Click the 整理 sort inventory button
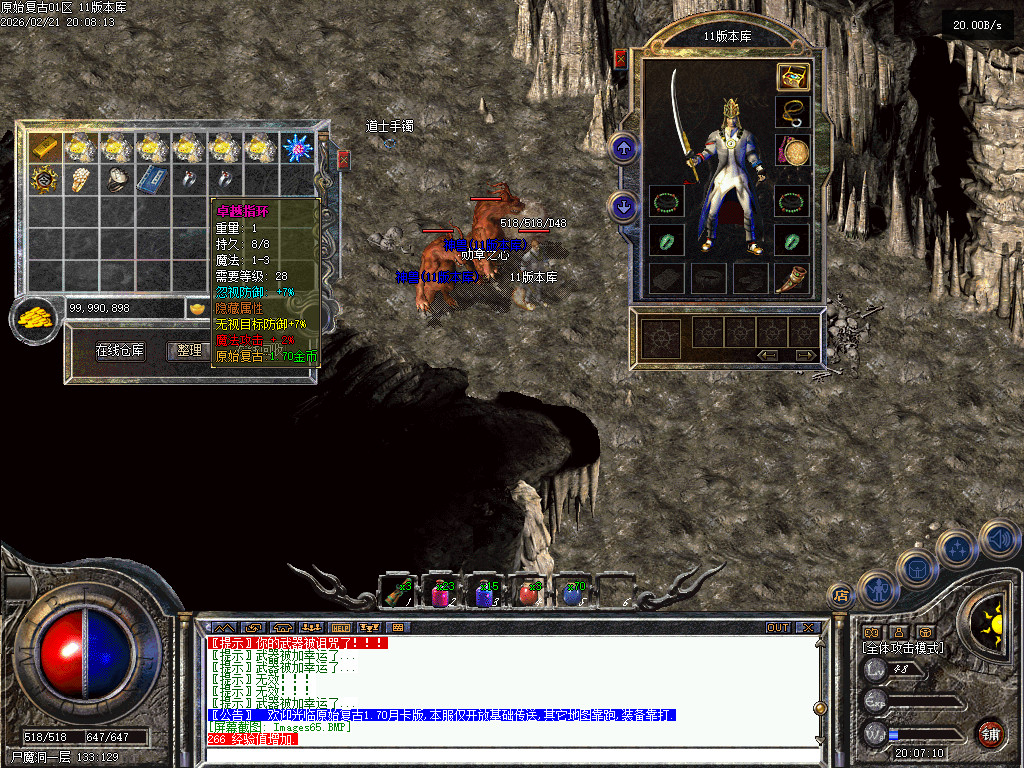This screenshot has width=1024, height=768. click(x=189, y=351)
